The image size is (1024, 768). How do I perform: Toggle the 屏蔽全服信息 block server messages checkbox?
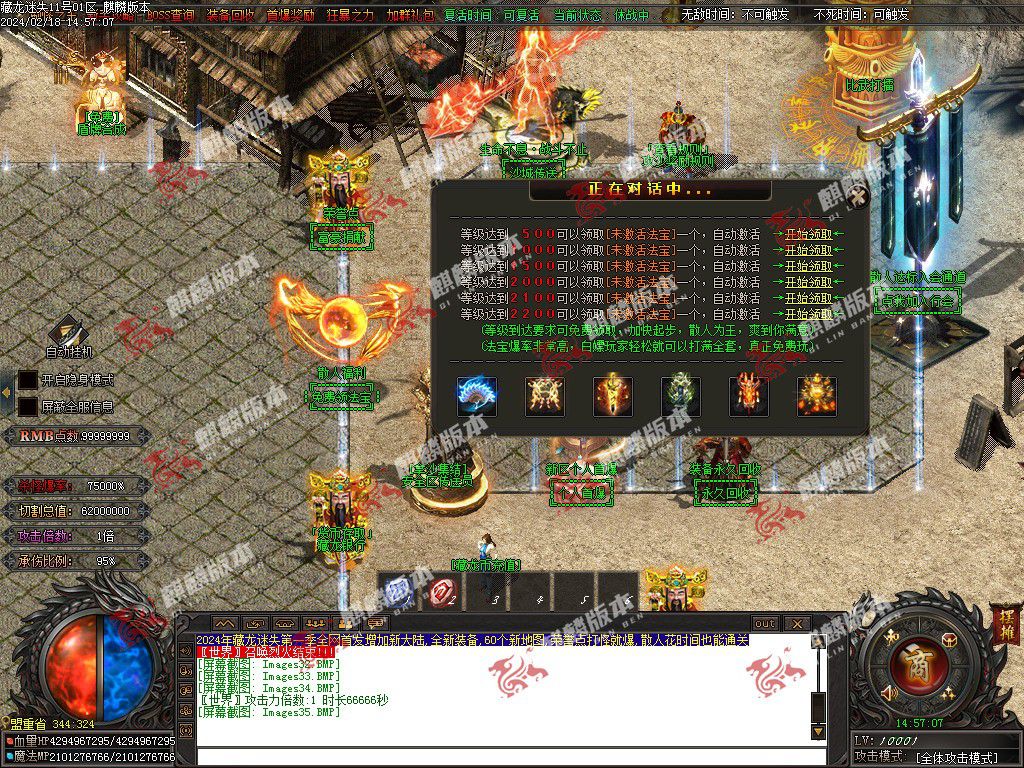click(x=28, y=407)
